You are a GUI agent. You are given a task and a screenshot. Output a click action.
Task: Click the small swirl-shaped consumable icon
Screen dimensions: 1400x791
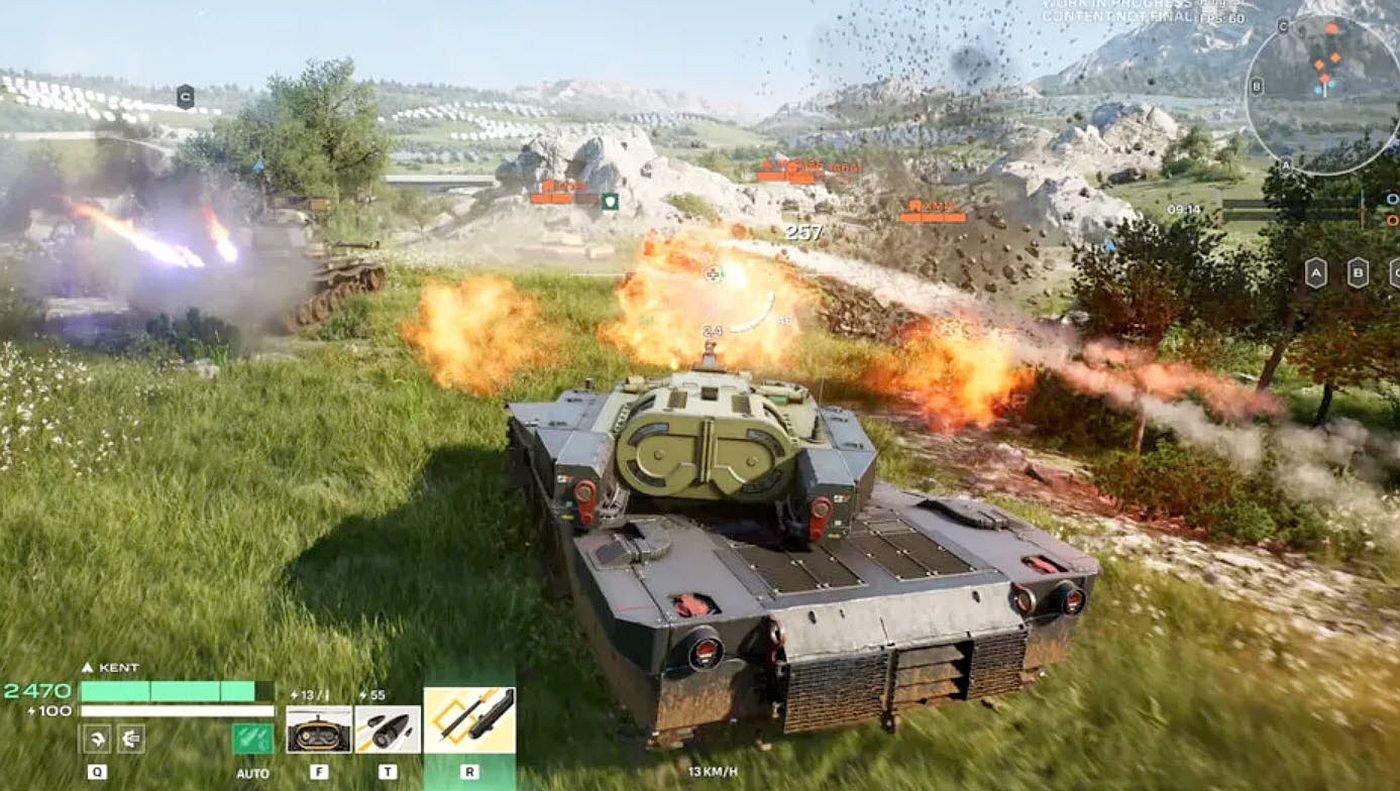click(97, 739)
